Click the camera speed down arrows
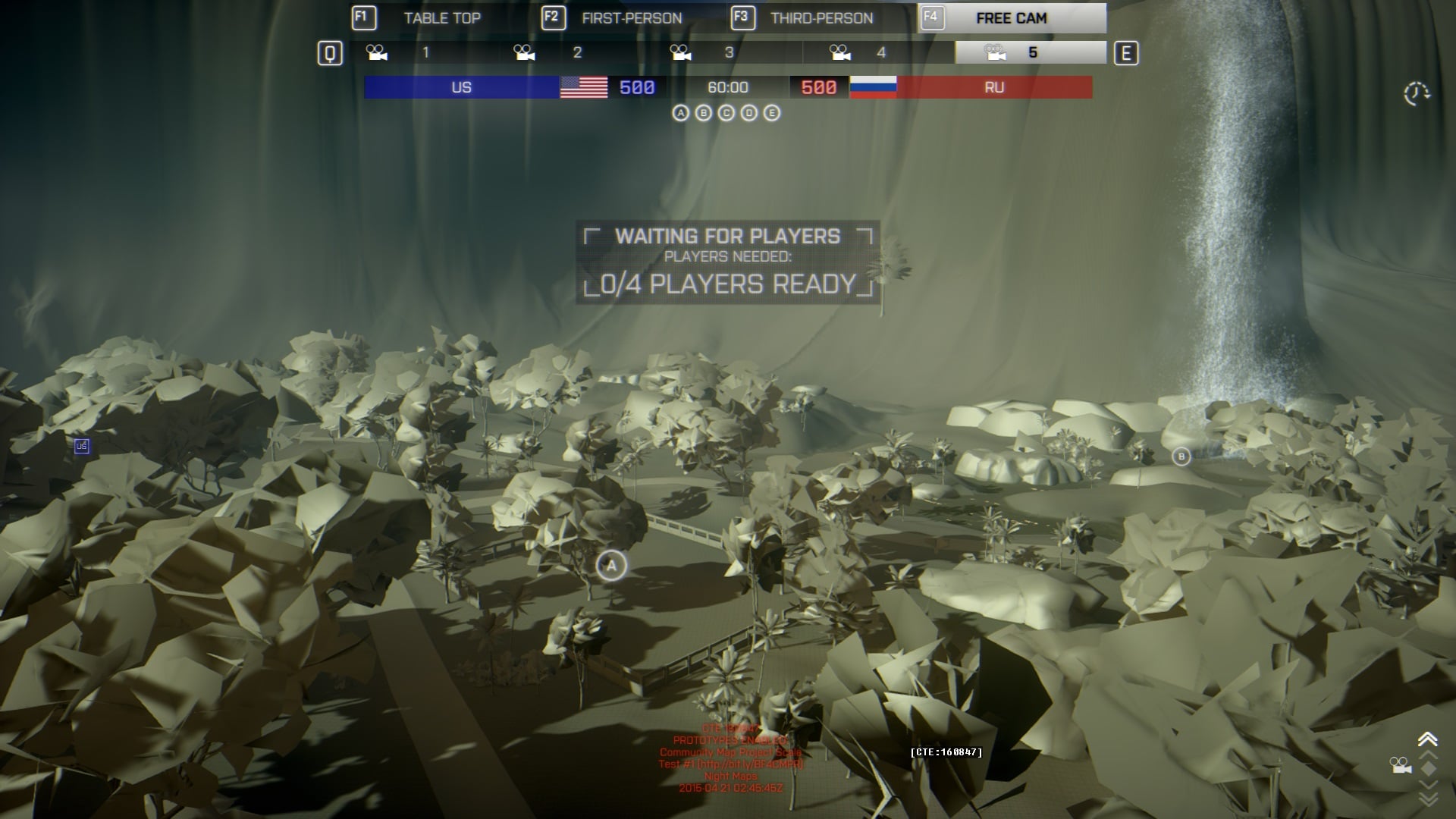This screenshot has height=819, width=1456. [1427, 798]
